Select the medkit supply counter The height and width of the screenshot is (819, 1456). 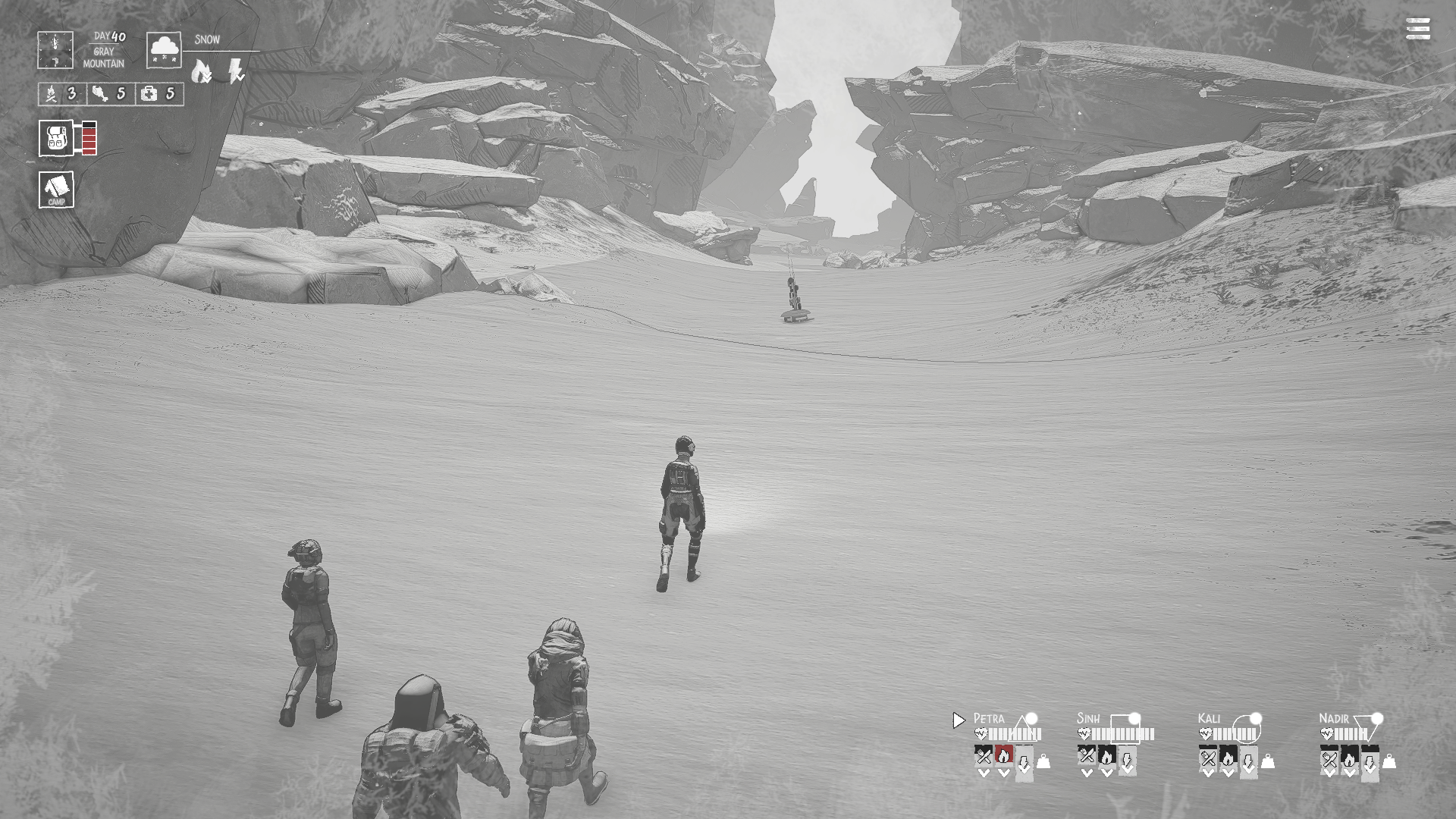point(159,94)
